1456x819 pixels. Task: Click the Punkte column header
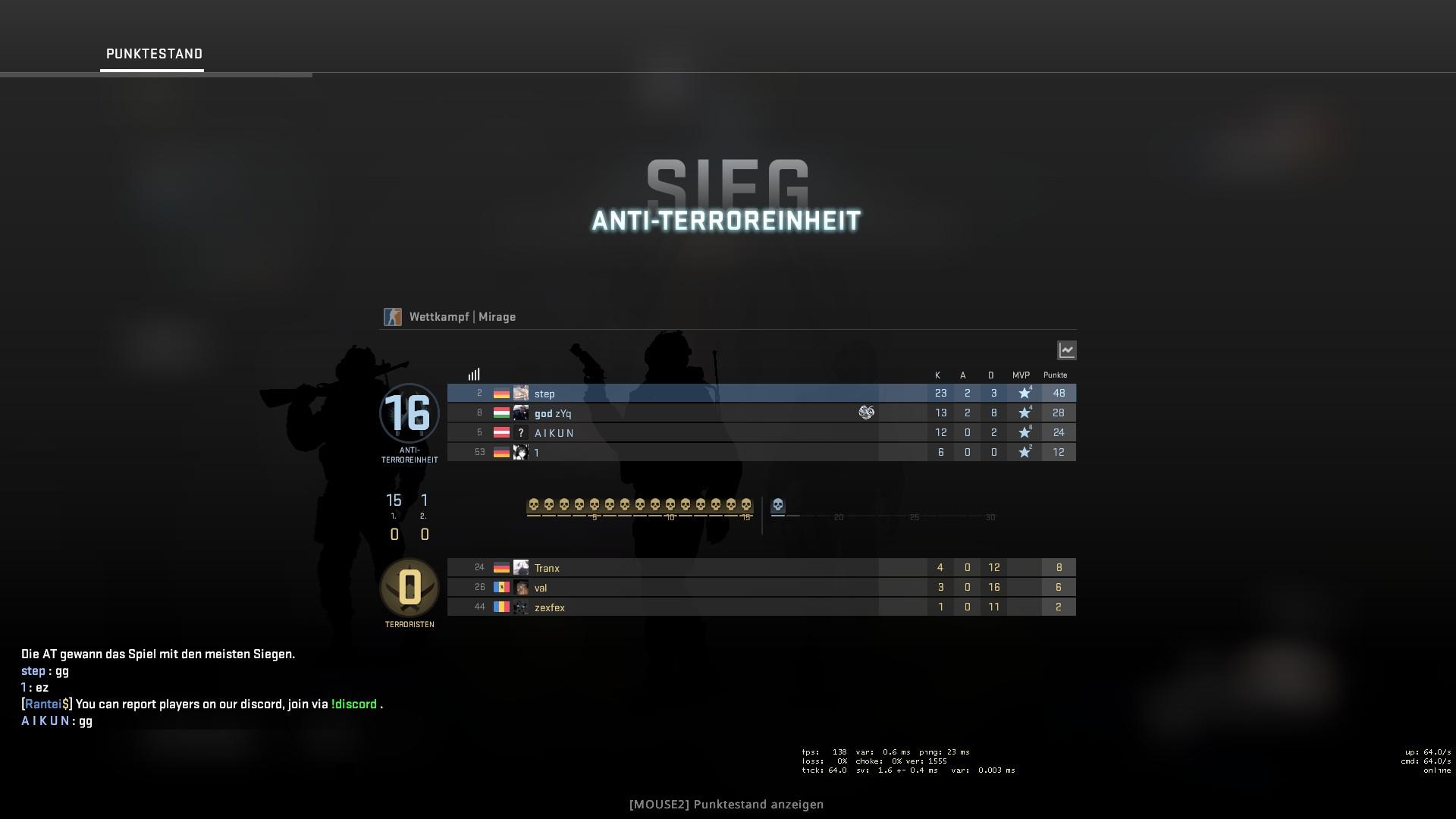(1055, 375)
